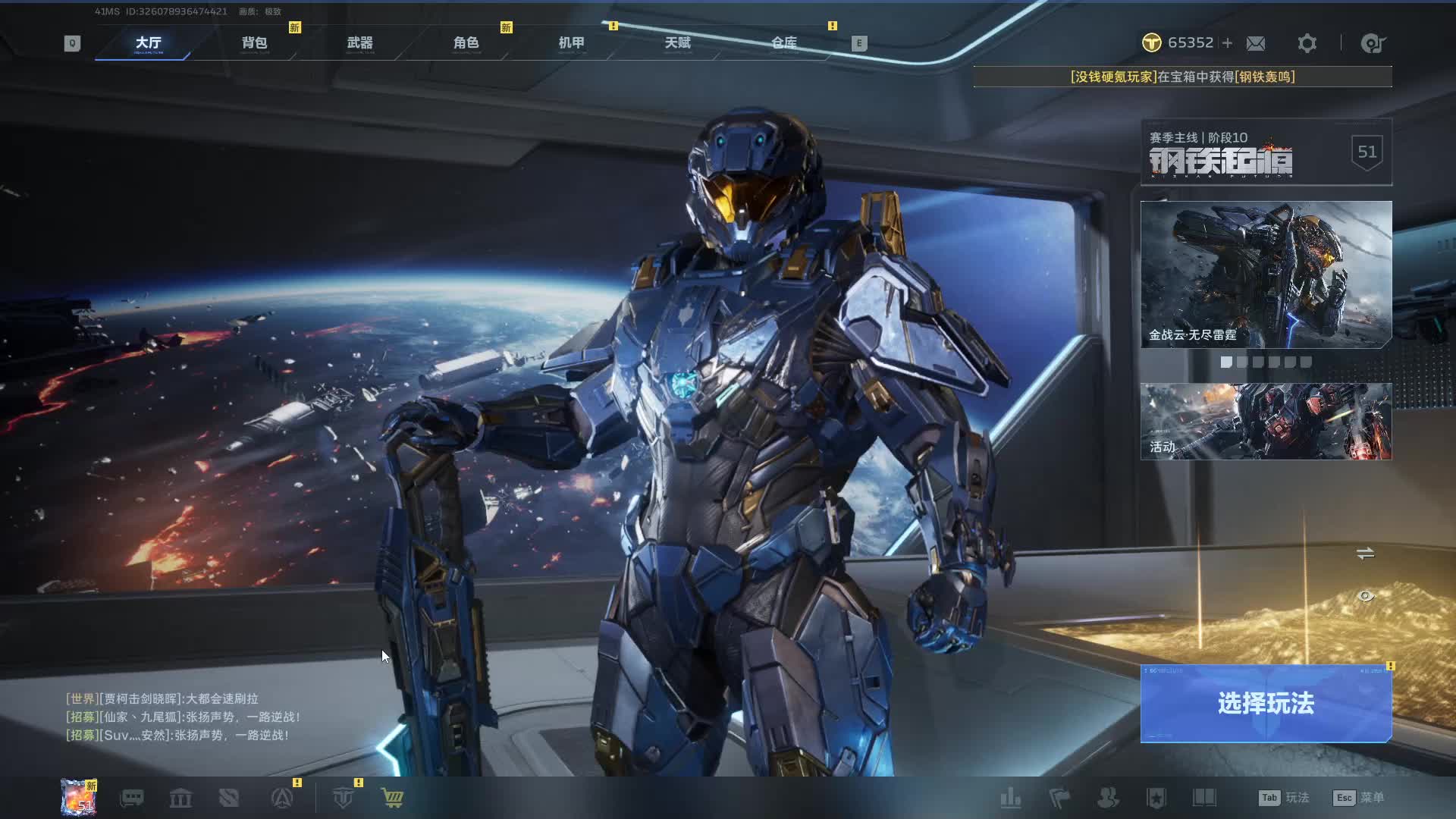
Task: Switch to the 仓库 warehouse tab
Action: (783, 43)
